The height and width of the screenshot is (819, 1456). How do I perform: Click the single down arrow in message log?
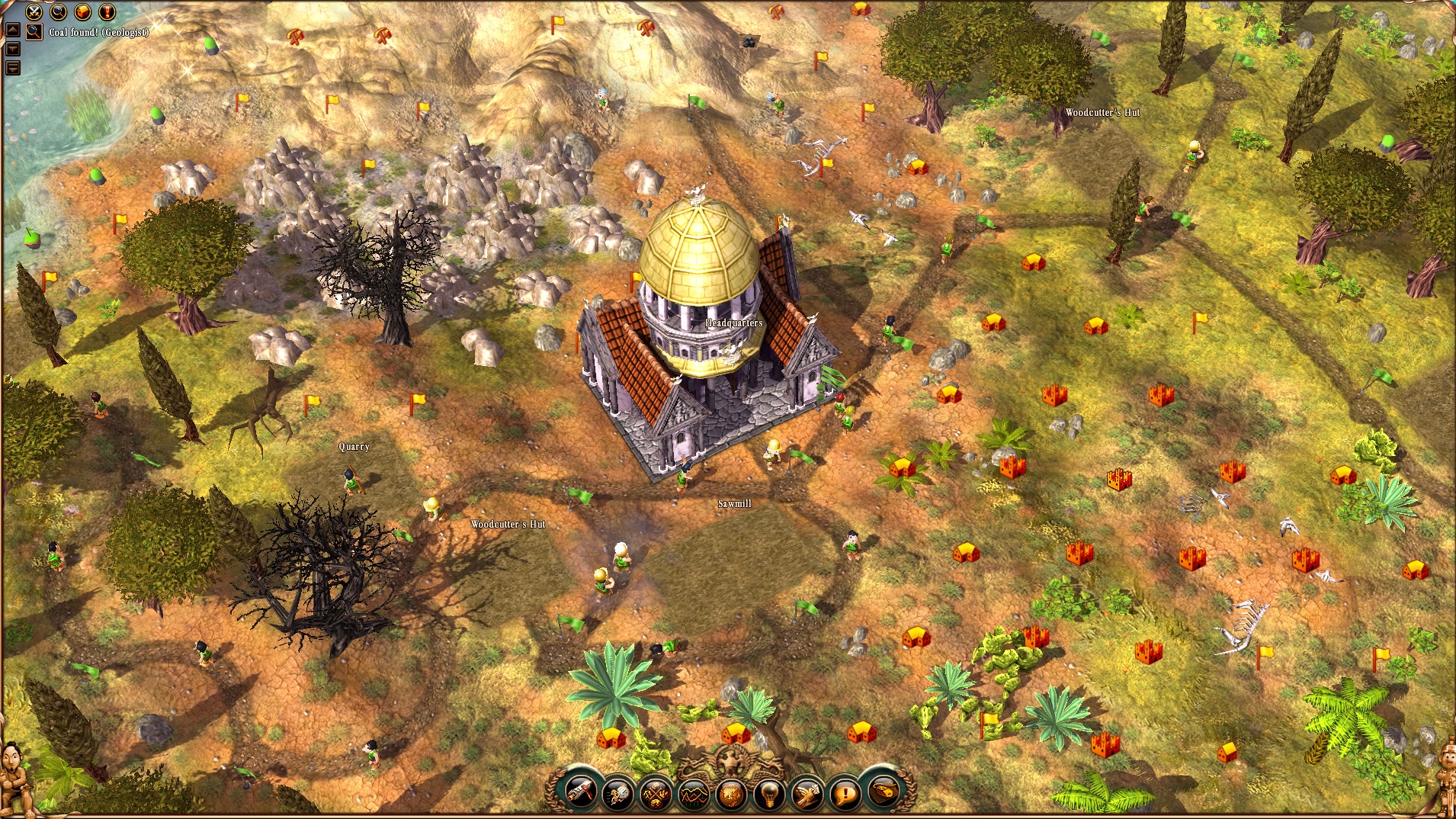[12, 49]
